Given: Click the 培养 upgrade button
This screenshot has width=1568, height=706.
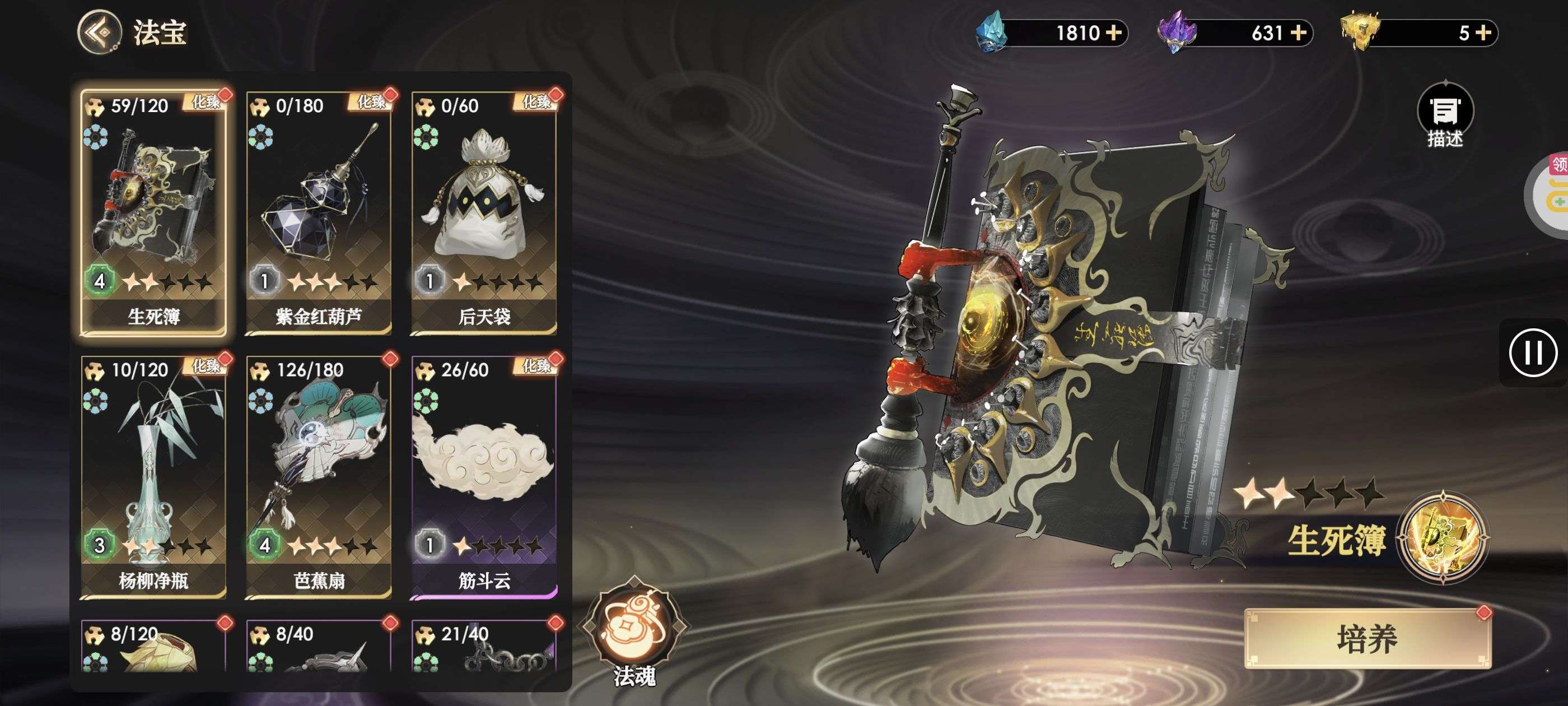Looking at the screenshot, I should pos(1366,639).
